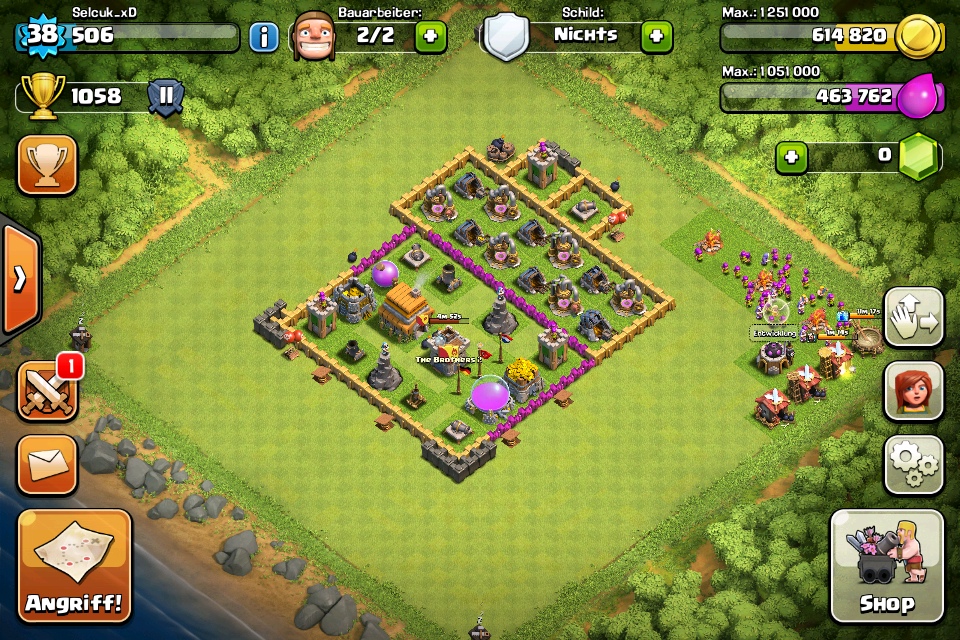Open the mail inbox envelope button

(x=47, y=464)
